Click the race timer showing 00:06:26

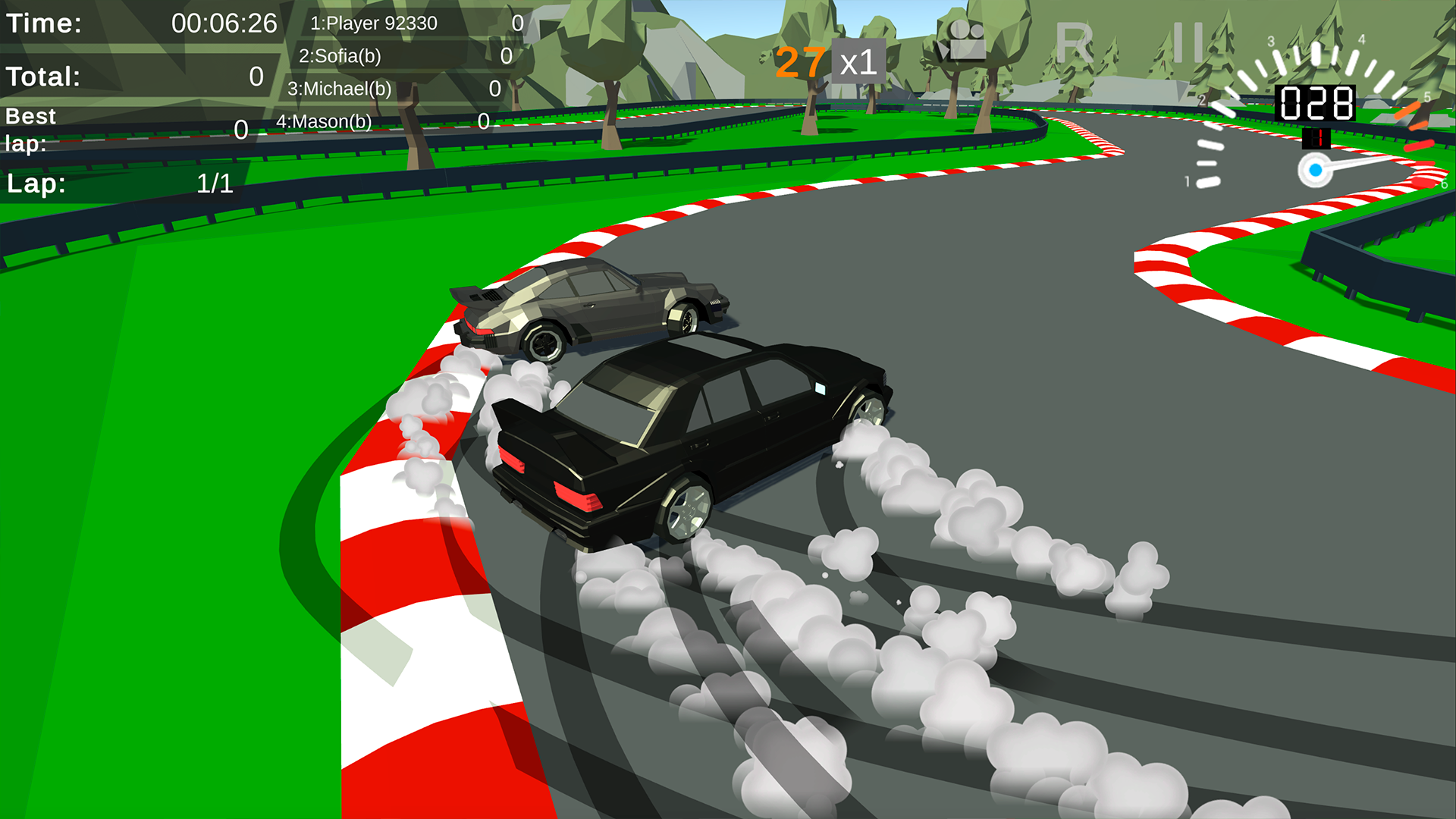point(224,23)
